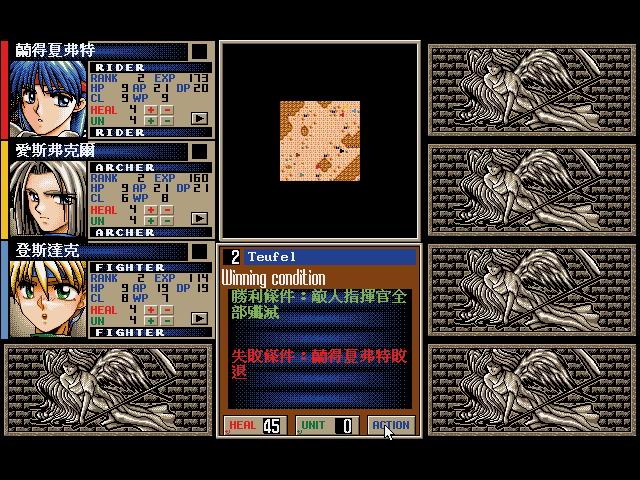
Task: Toggle the Archer's top-right checkbox
Action: pyautogui.click(x=200, y=151)
